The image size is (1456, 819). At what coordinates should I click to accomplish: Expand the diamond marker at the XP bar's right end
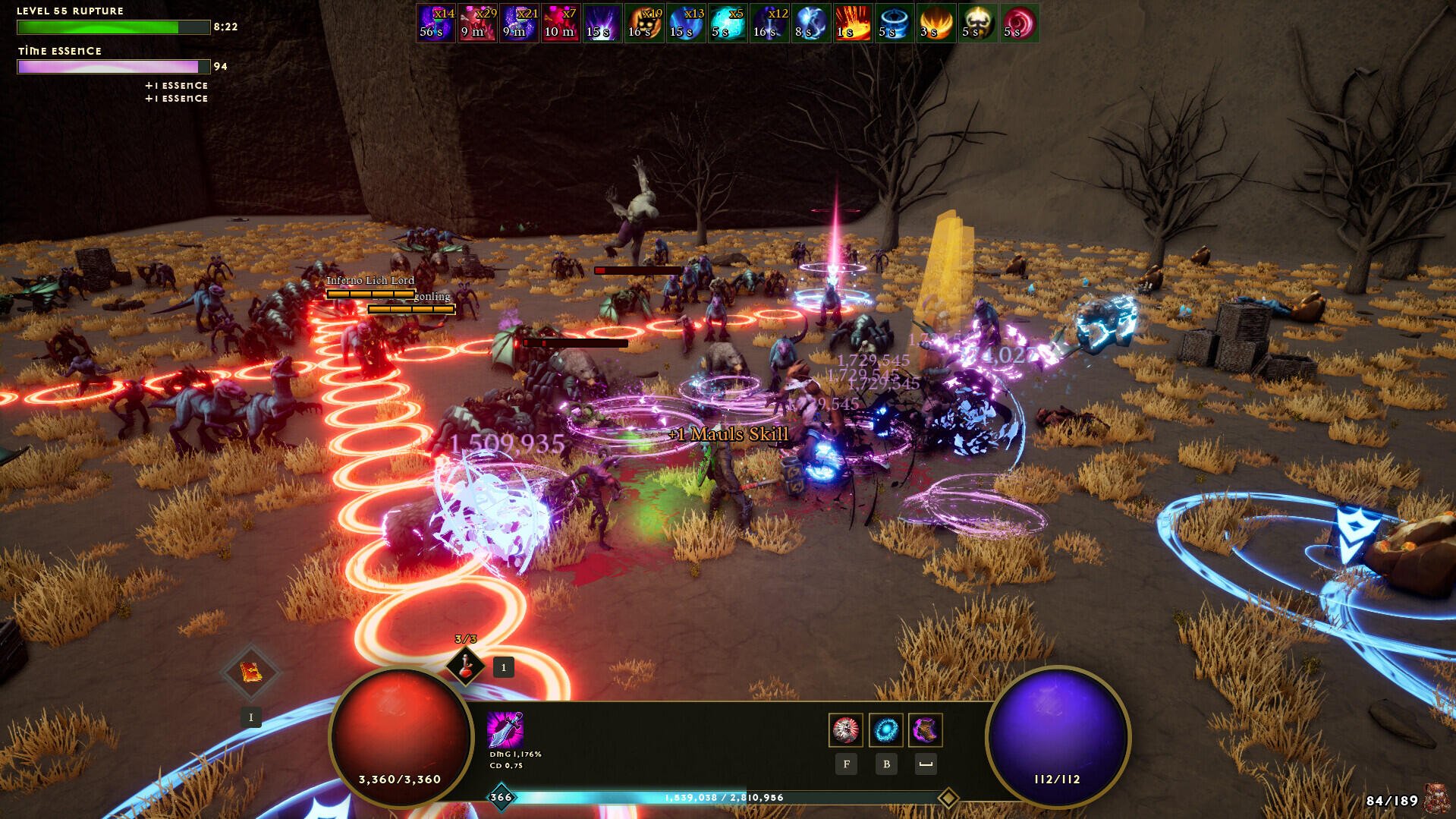coord(950,798)
